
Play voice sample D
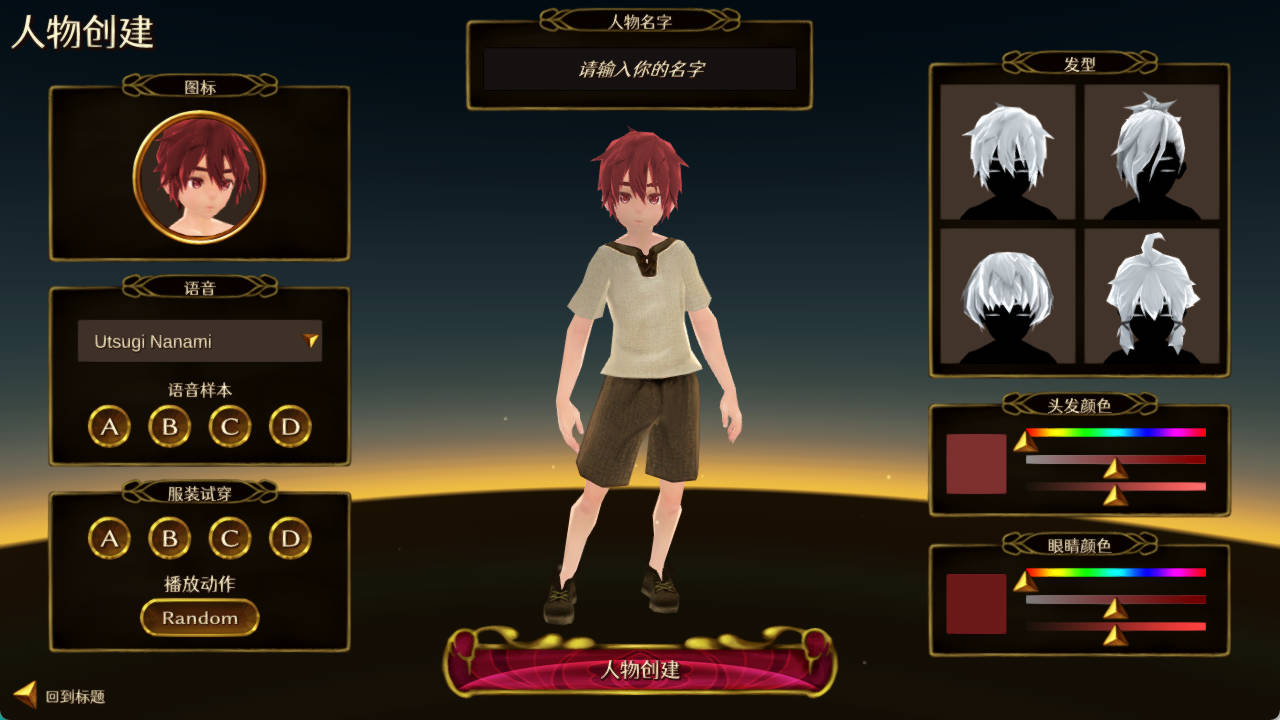point(289,426)
